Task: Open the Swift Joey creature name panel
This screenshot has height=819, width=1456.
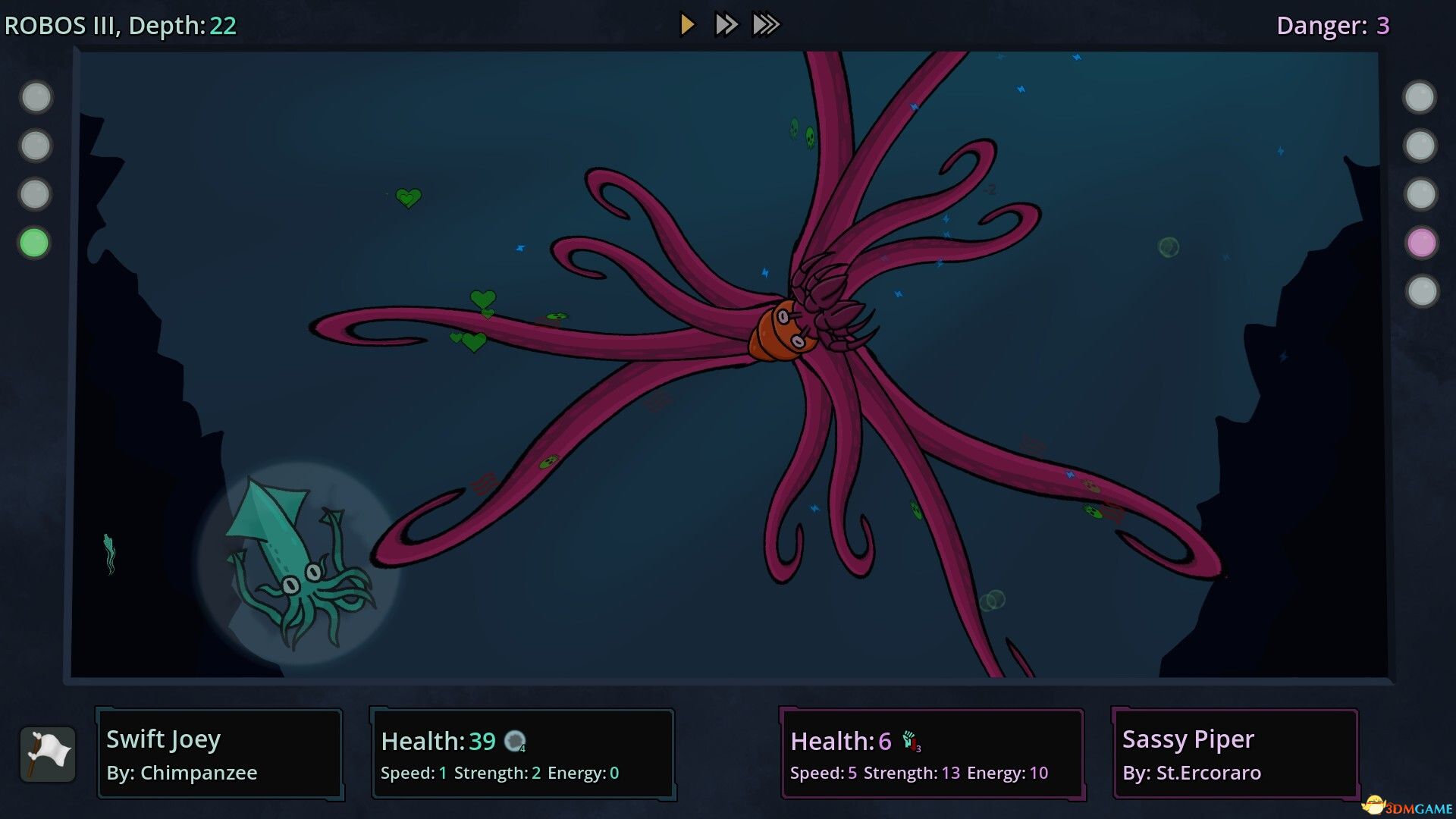Action: (220, 754)
